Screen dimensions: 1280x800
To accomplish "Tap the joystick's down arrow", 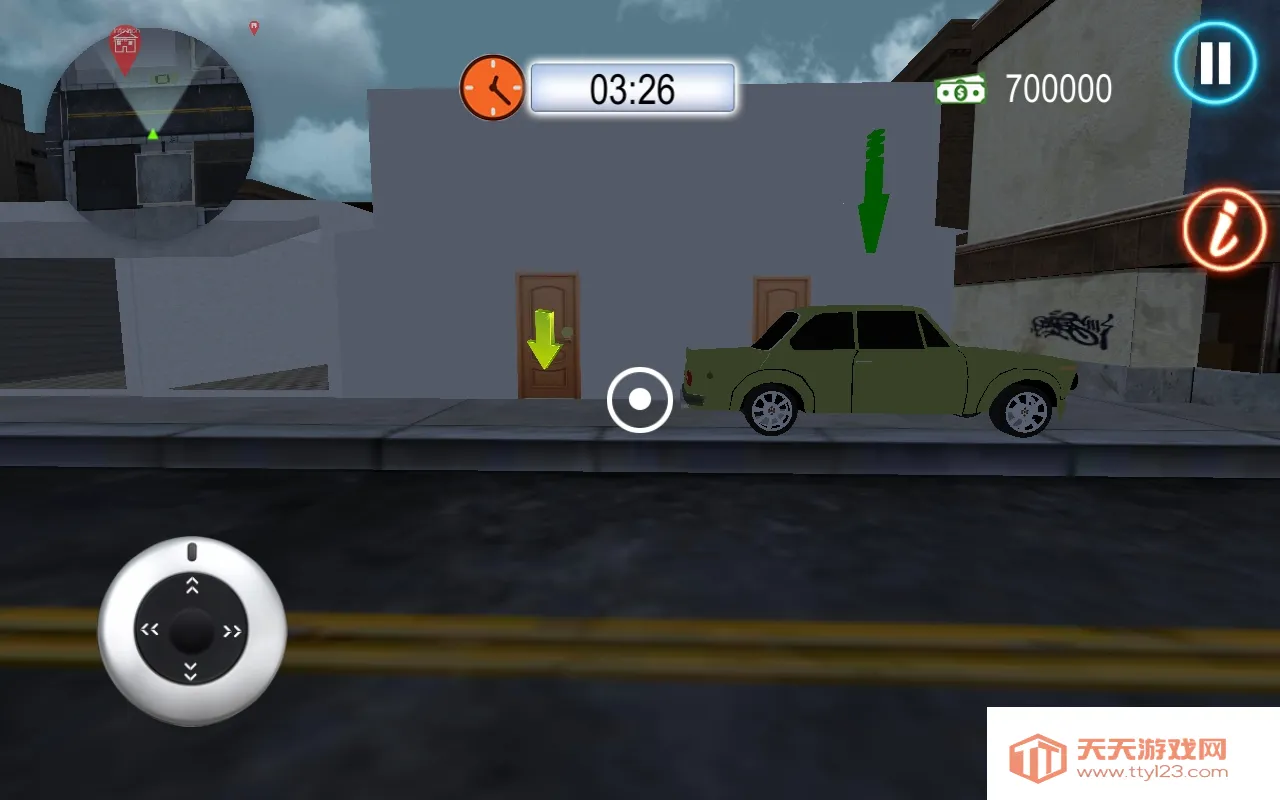I will pyautogui.click(x=192, y=672).
